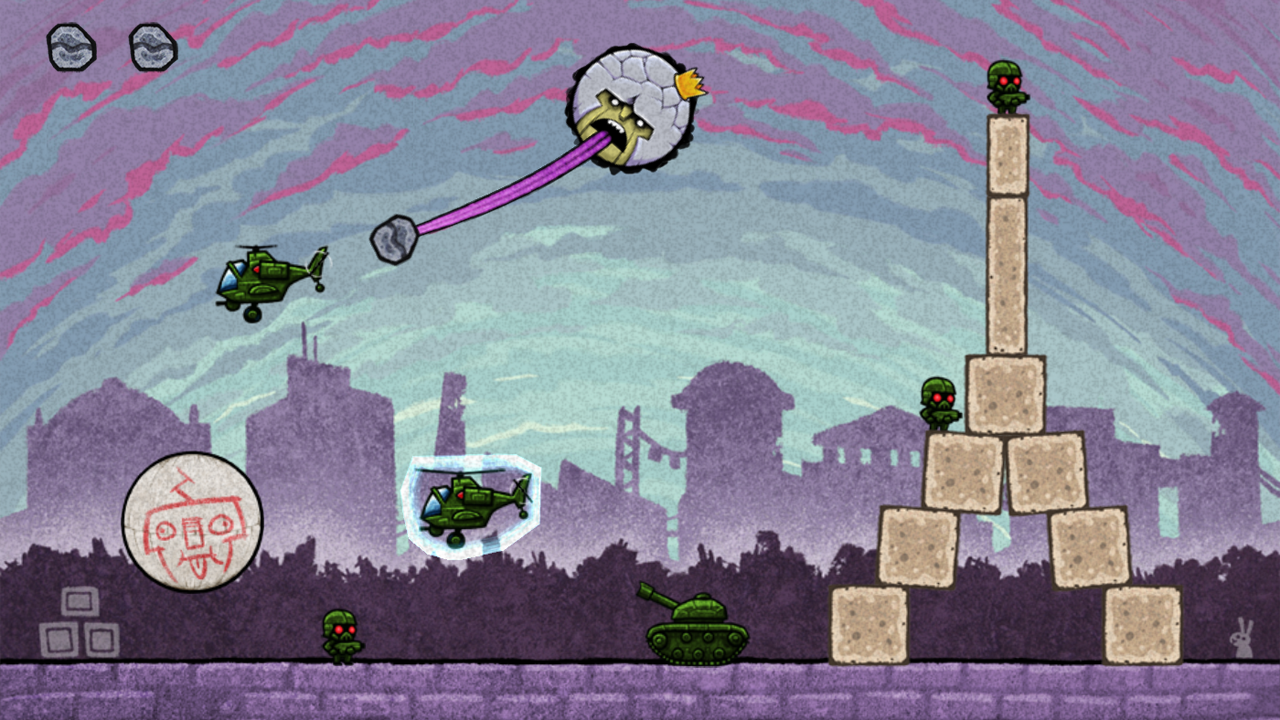Click the red doodled face boulder
This screenshot has width=1280, height=720.
tap(193, 521)
